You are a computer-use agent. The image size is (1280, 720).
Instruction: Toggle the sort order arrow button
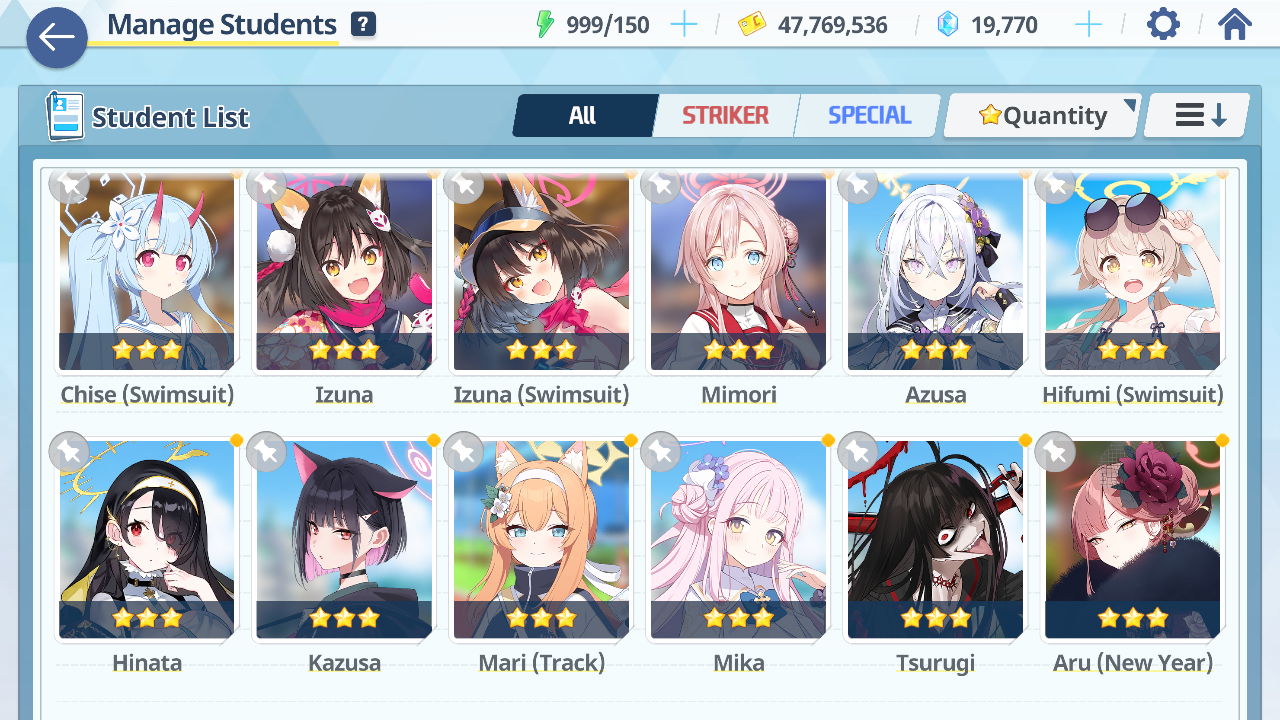(1198, 116)
